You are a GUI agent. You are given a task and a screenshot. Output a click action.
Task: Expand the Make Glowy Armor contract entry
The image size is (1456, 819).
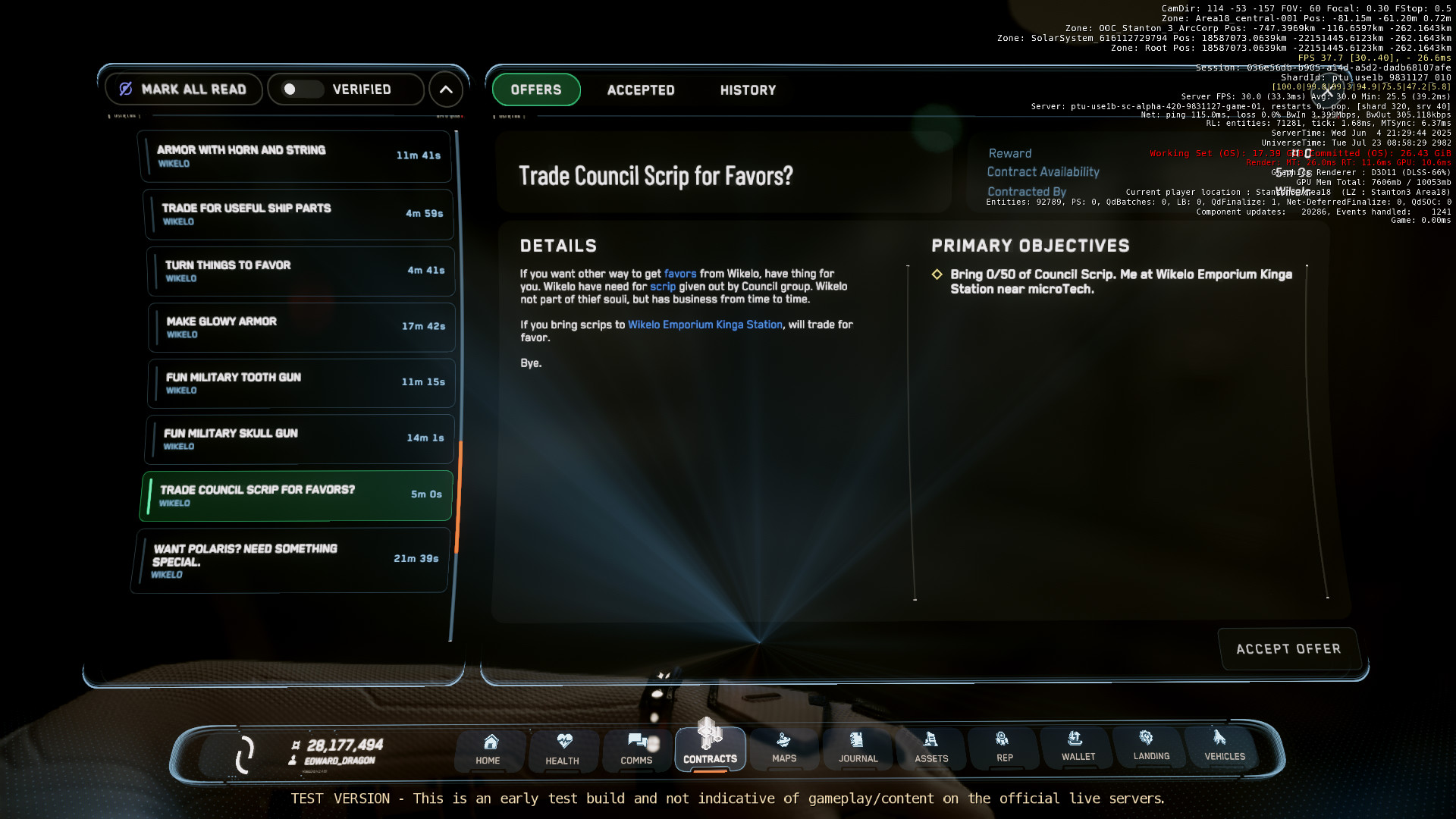pos(301,327)
